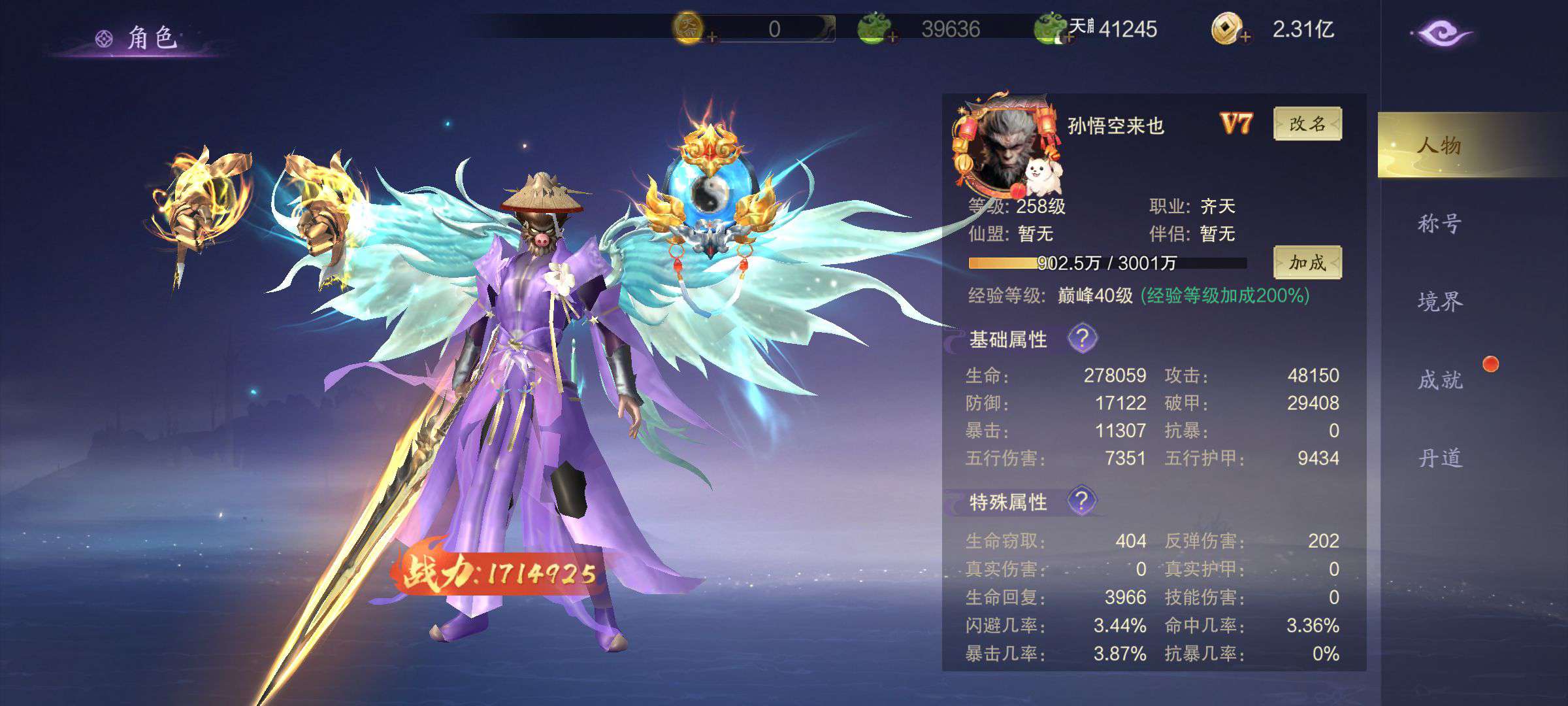
Task: Select the 成就 achievements tab
Action: 1439,380
